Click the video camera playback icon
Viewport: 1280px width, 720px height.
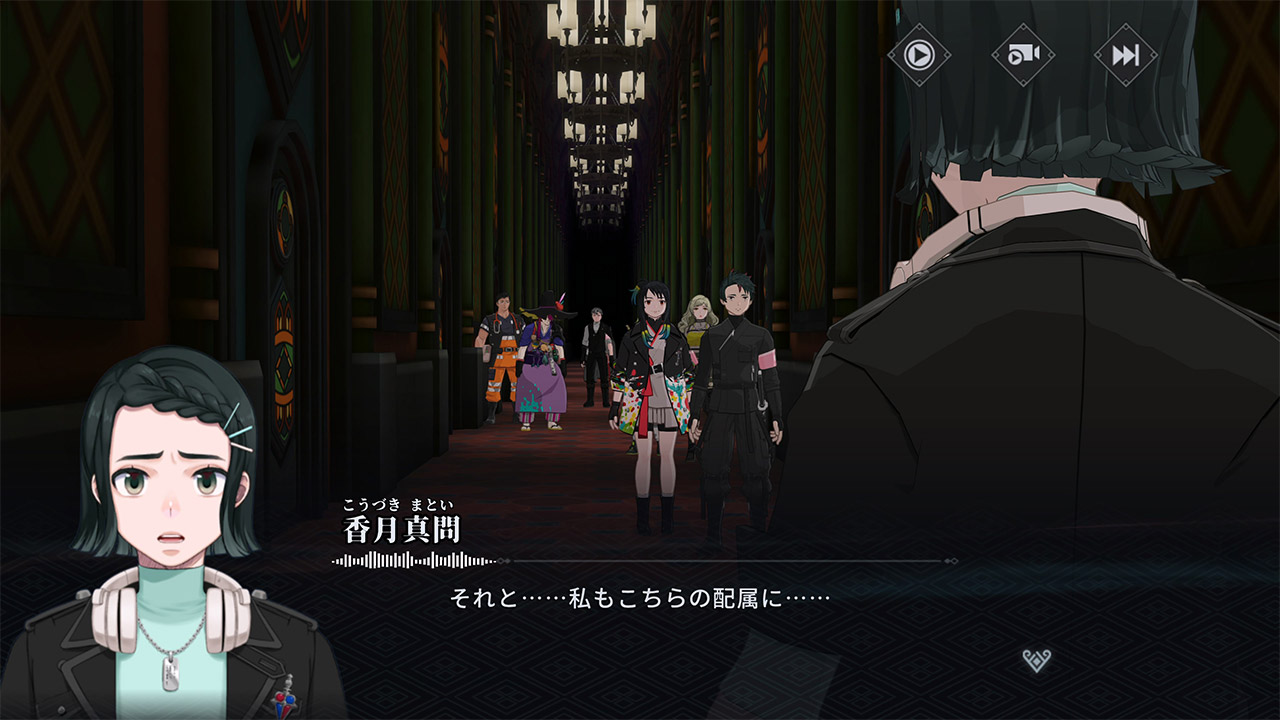pos(1022,54)
